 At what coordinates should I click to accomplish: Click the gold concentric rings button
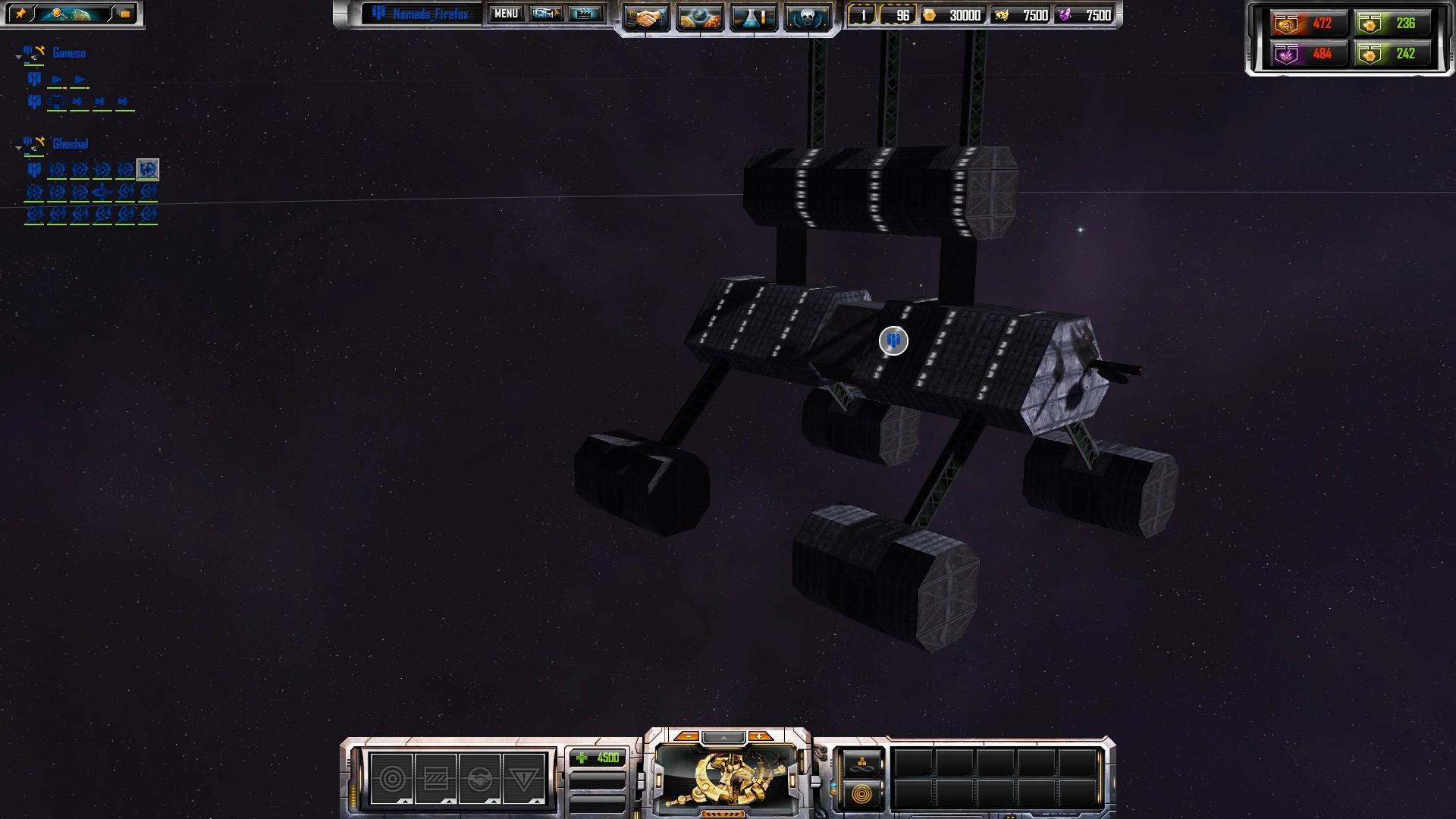tap(861, 794)
